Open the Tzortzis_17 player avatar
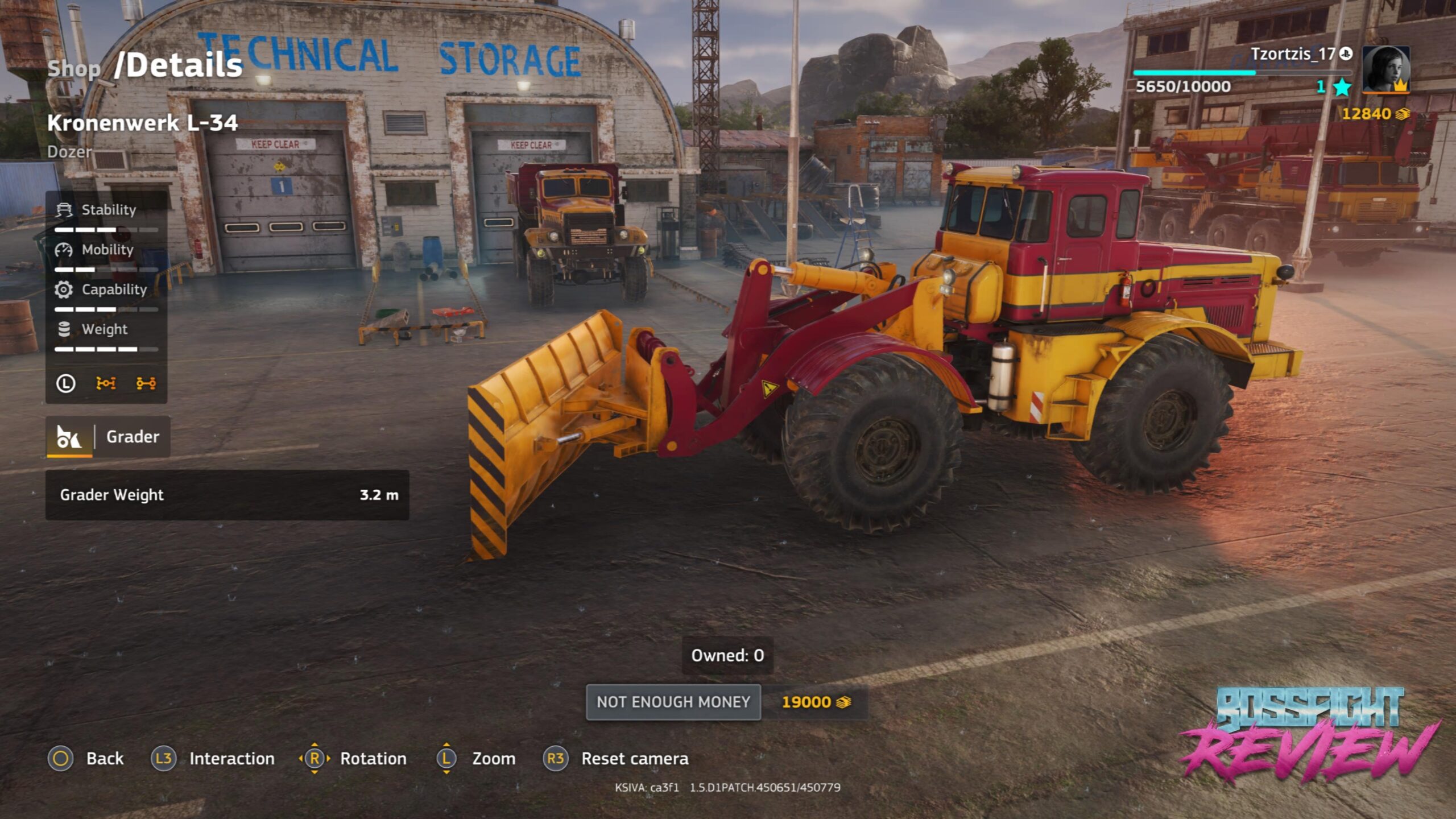Image resolution: width=1456 pixels, height=819 pixels. 1385,69
